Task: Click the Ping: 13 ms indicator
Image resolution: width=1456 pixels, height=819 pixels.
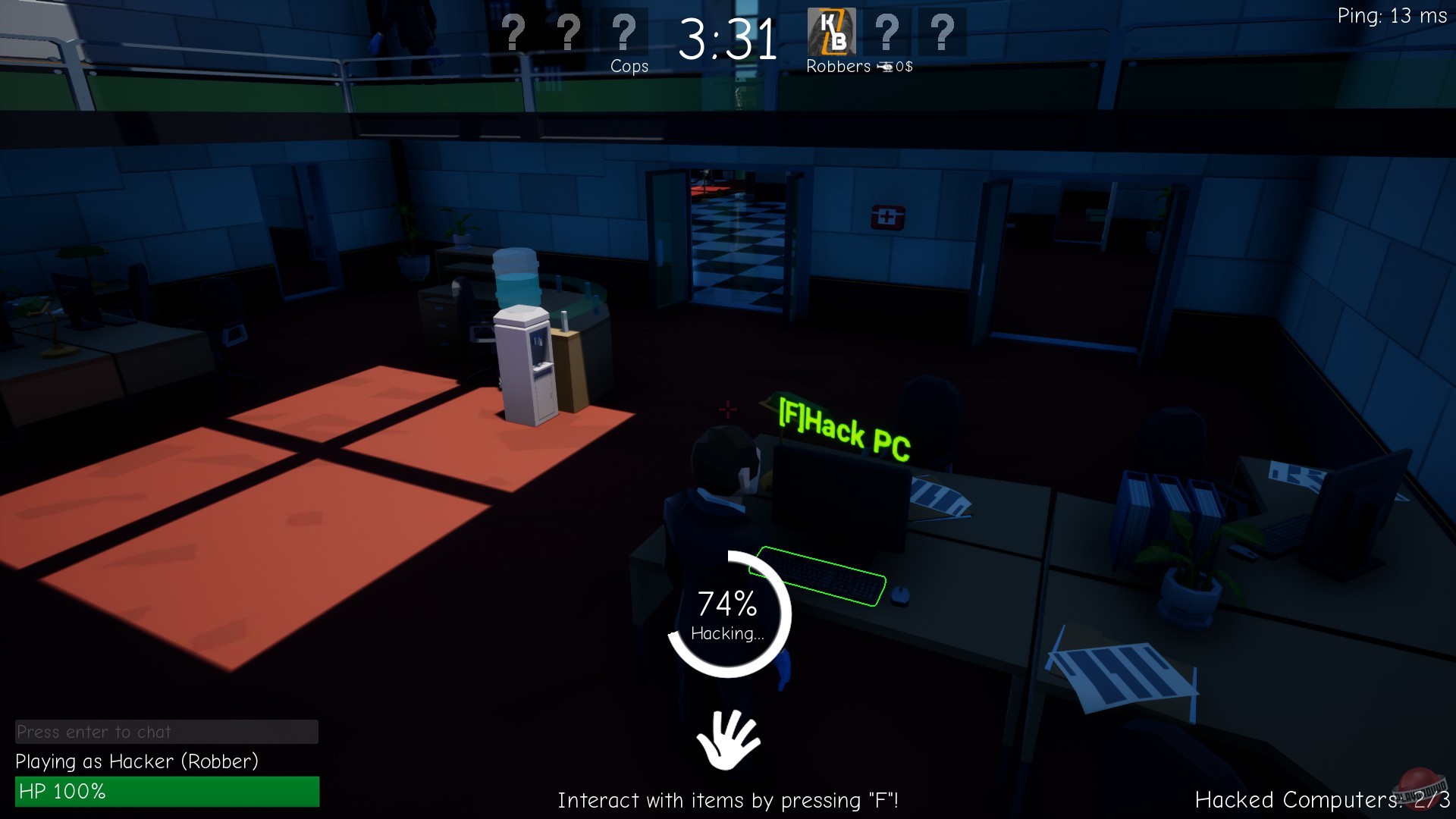Action: tap(1392, 15)
